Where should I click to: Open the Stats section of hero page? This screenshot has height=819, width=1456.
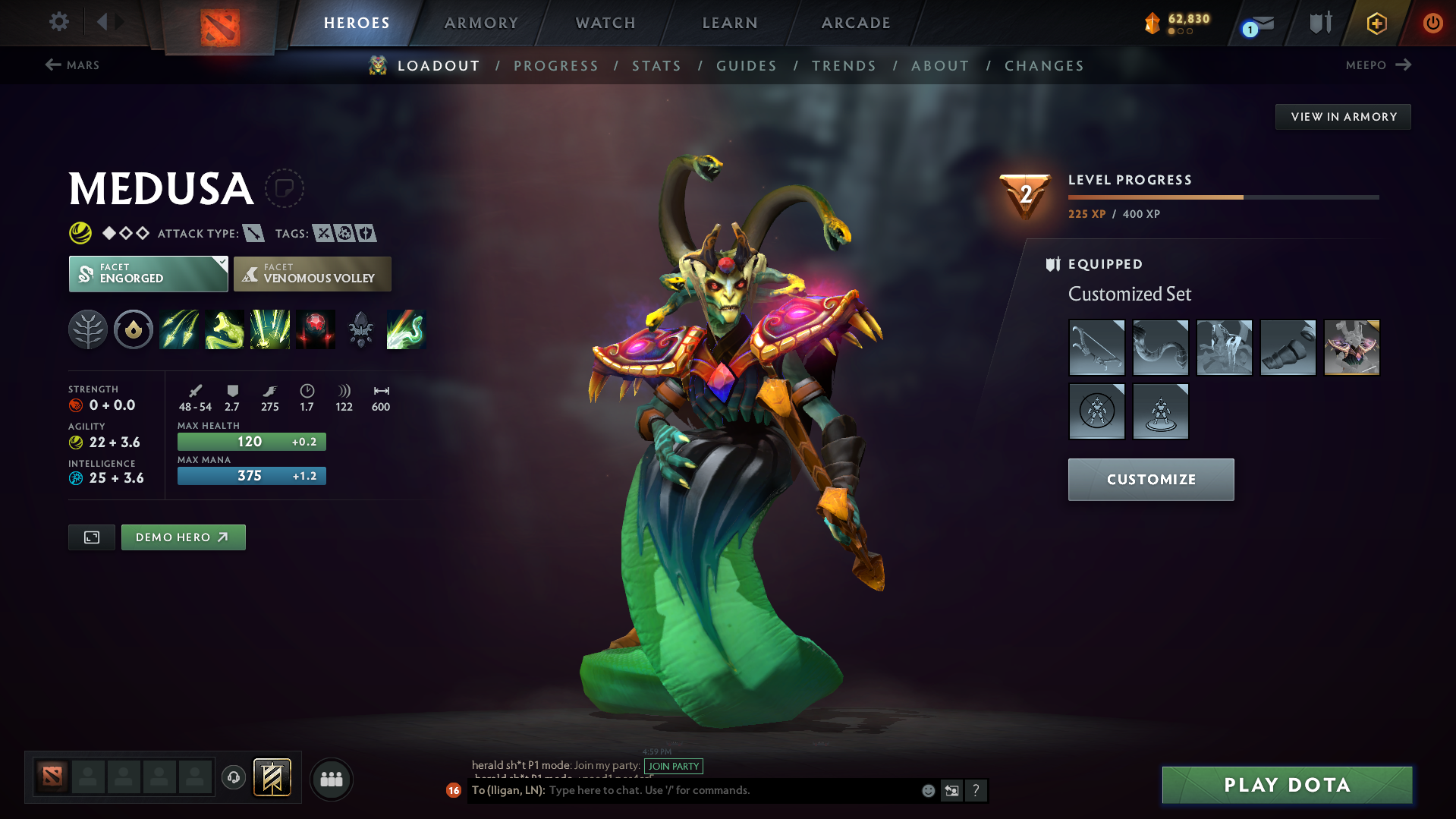(656, 66)
